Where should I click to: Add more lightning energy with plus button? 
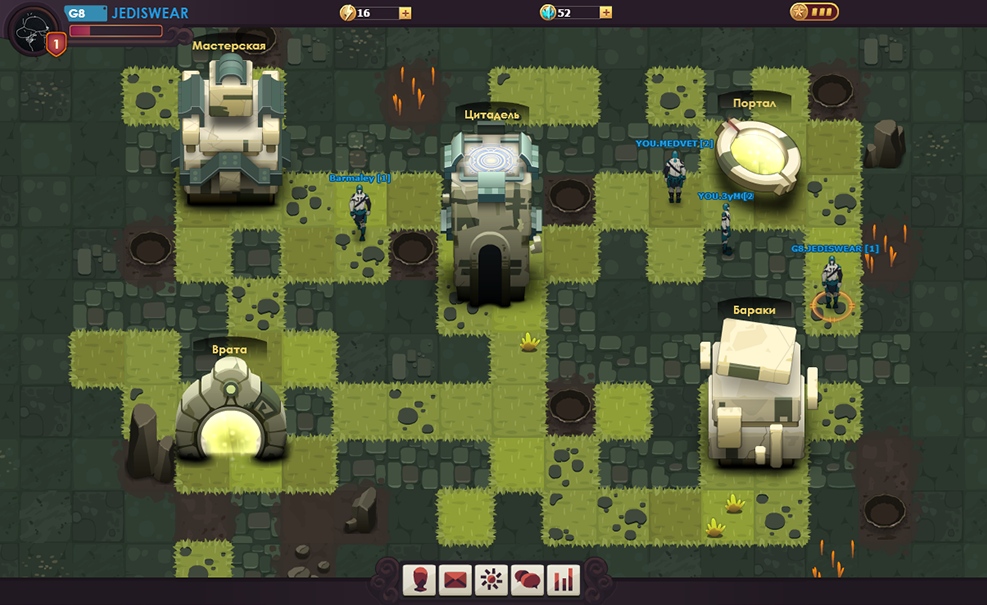405,13
